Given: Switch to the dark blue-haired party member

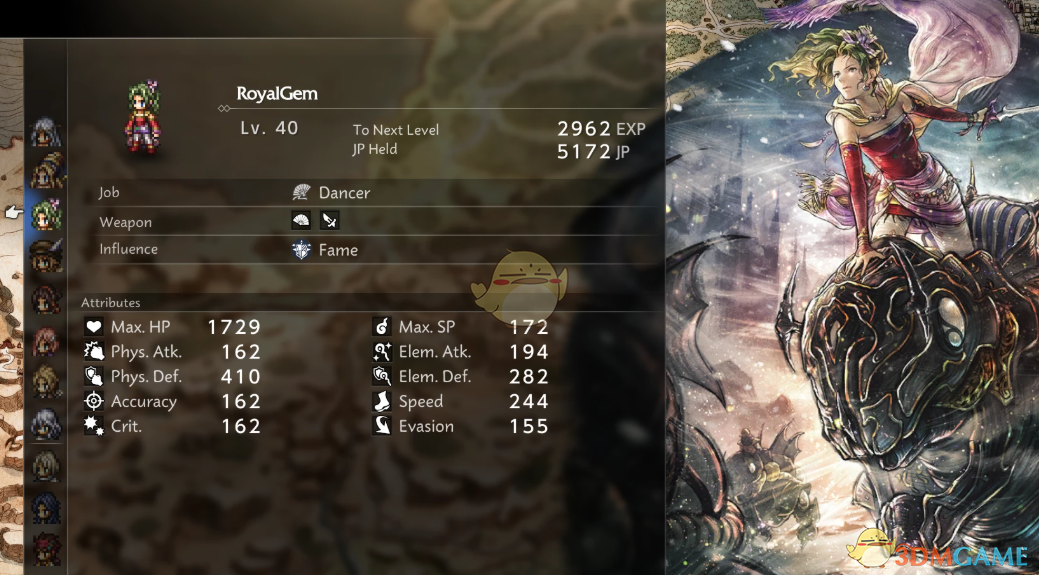Looking at the screenshot, I should click(46, 508).
